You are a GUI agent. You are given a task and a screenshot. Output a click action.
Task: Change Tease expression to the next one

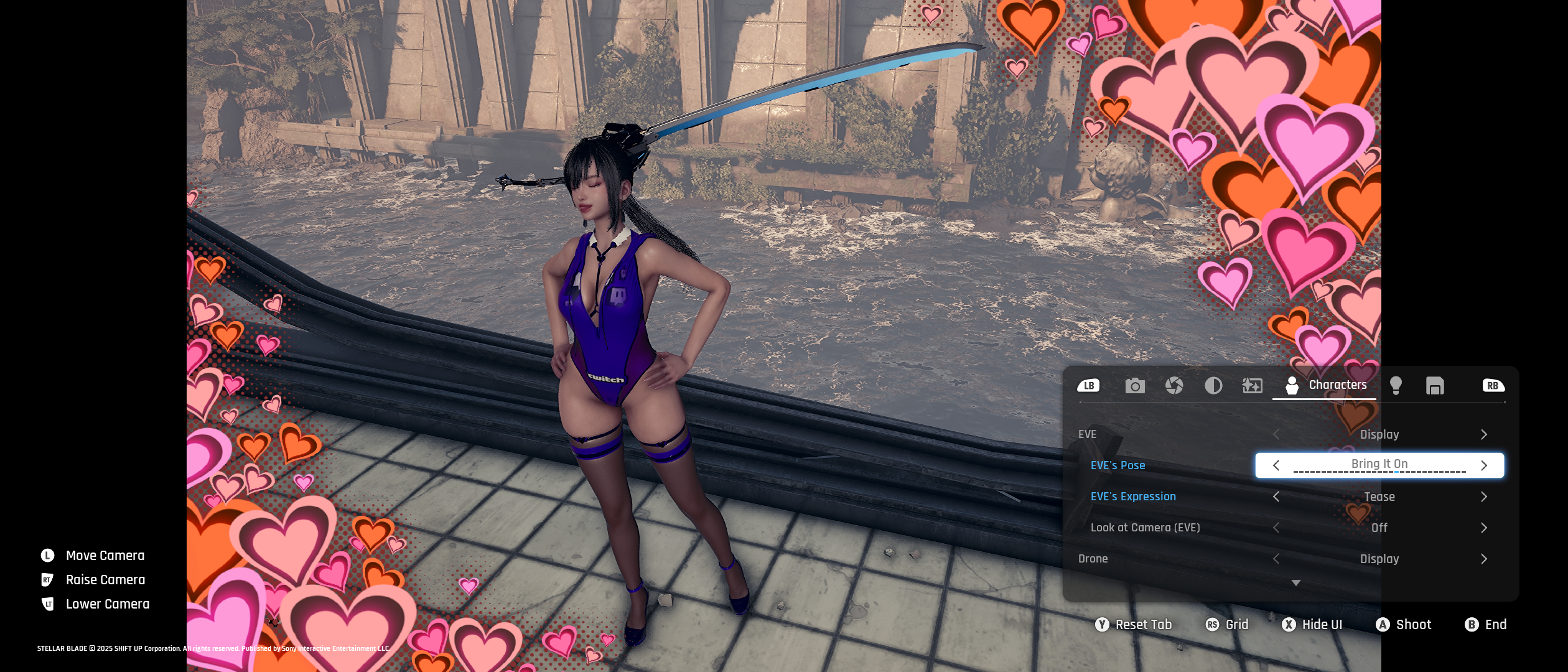pyautogui.click(x=1484, y=497)
